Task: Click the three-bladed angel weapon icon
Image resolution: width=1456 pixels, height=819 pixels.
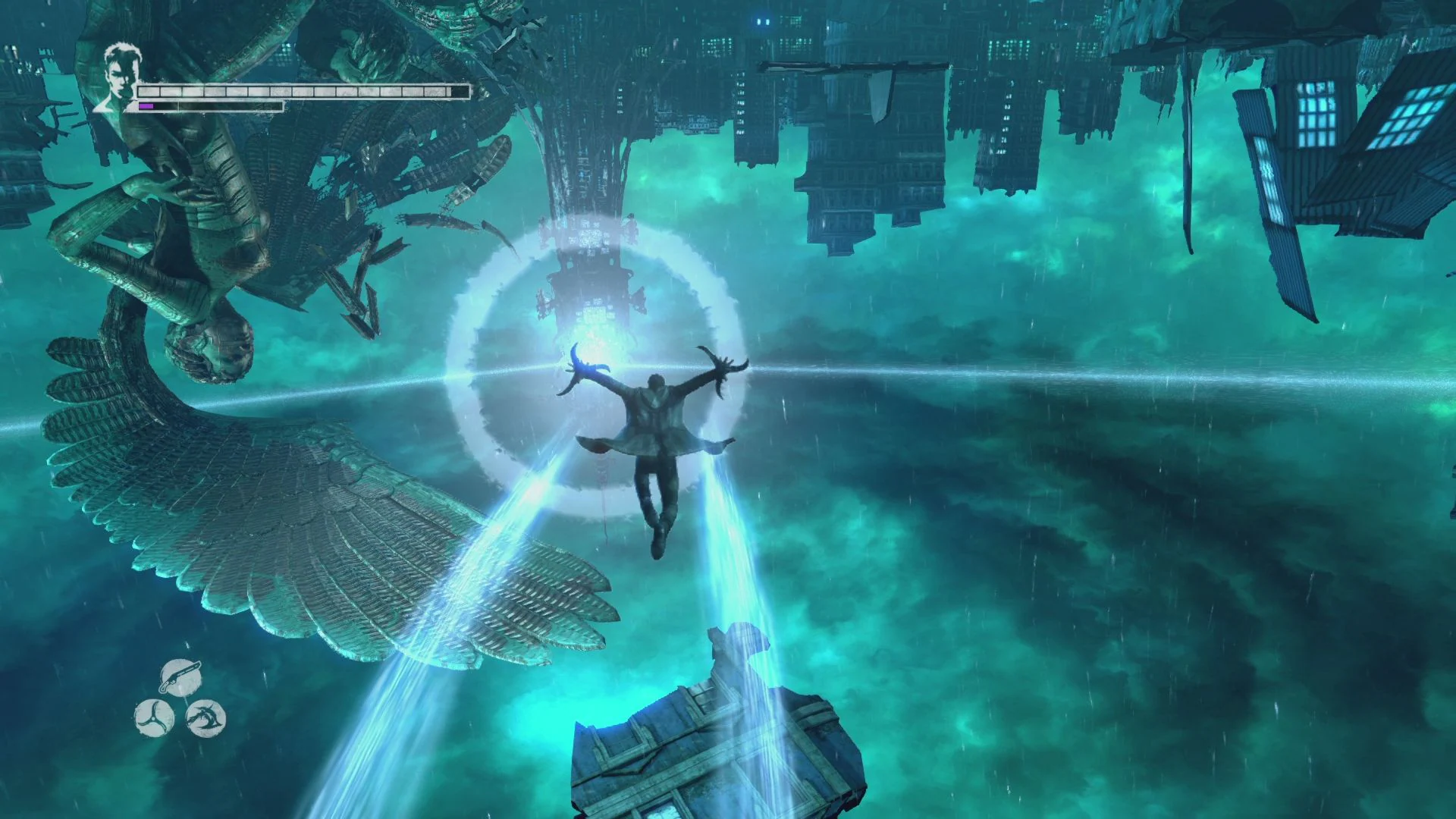Action: [154, 717]
